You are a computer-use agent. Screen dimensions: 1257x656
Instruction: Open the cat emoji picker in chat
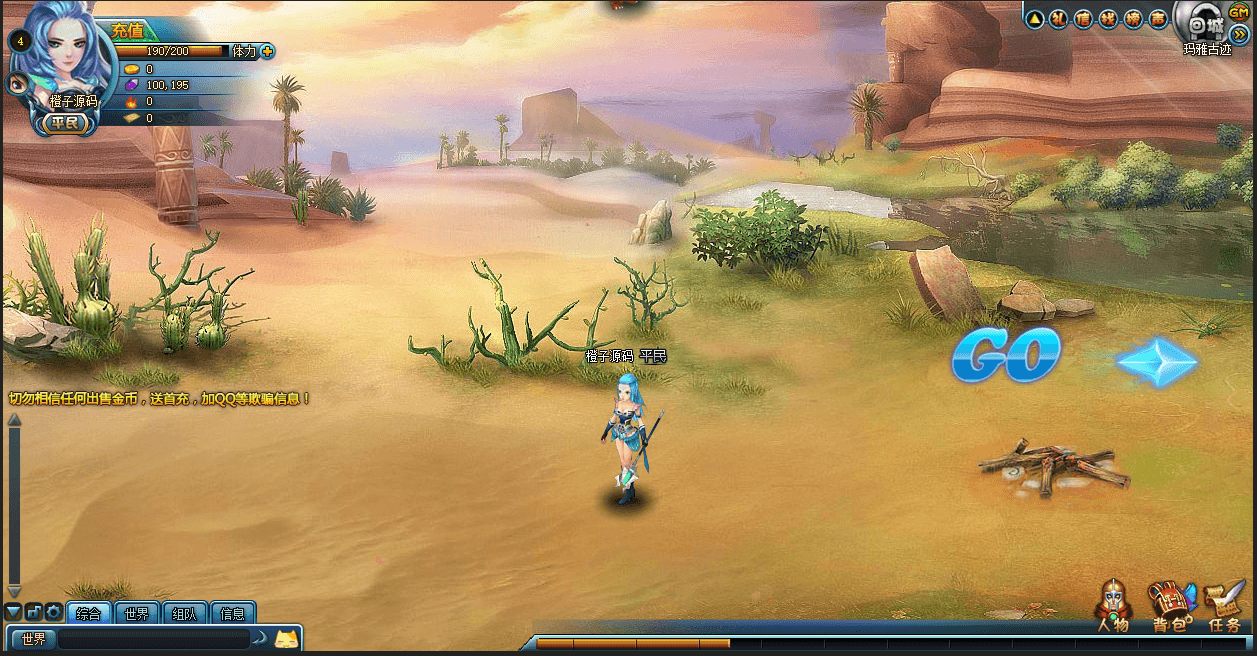coord(286,638)
